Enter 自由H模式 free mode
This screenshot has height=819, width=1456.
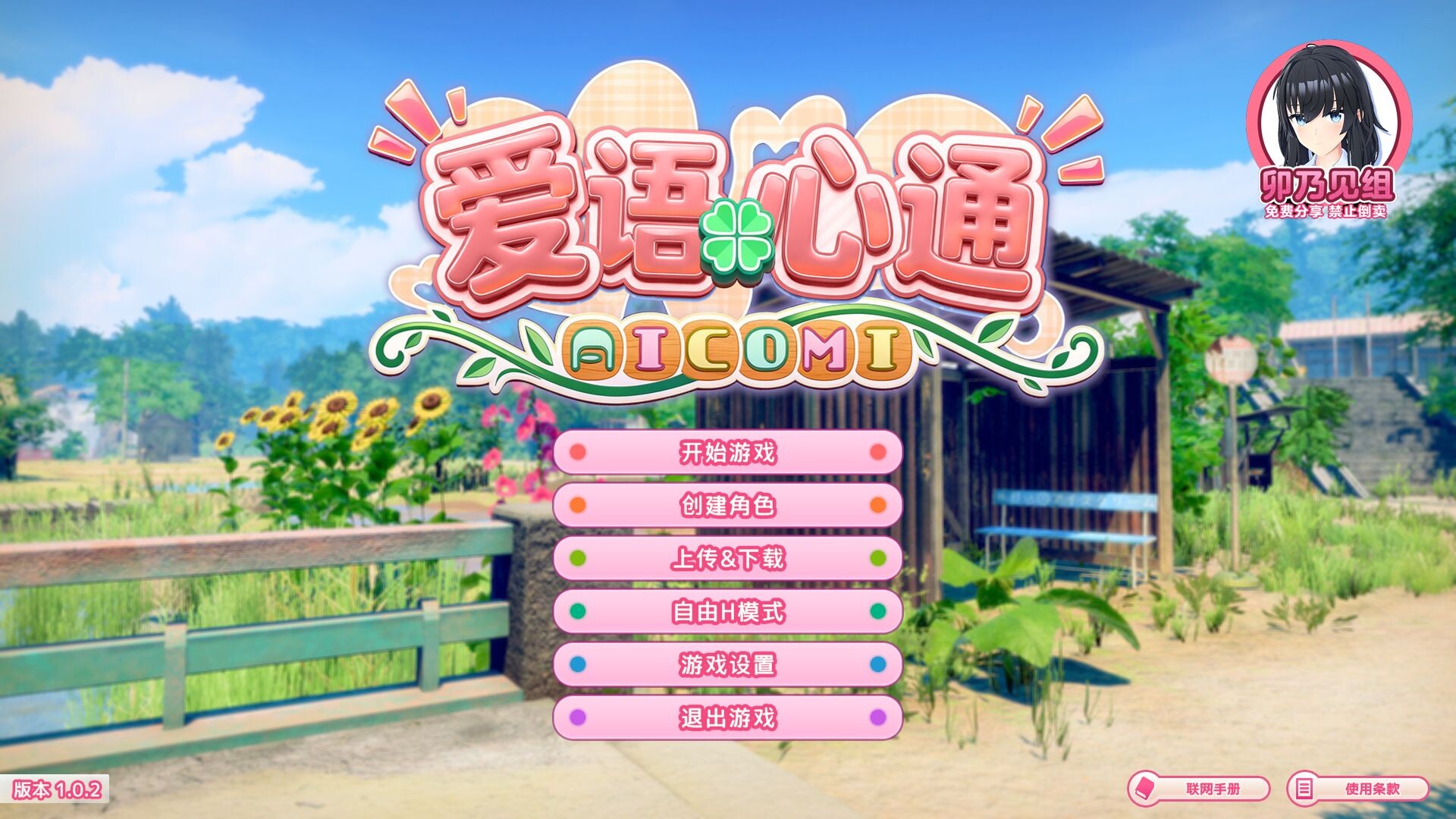click(727, 612)
